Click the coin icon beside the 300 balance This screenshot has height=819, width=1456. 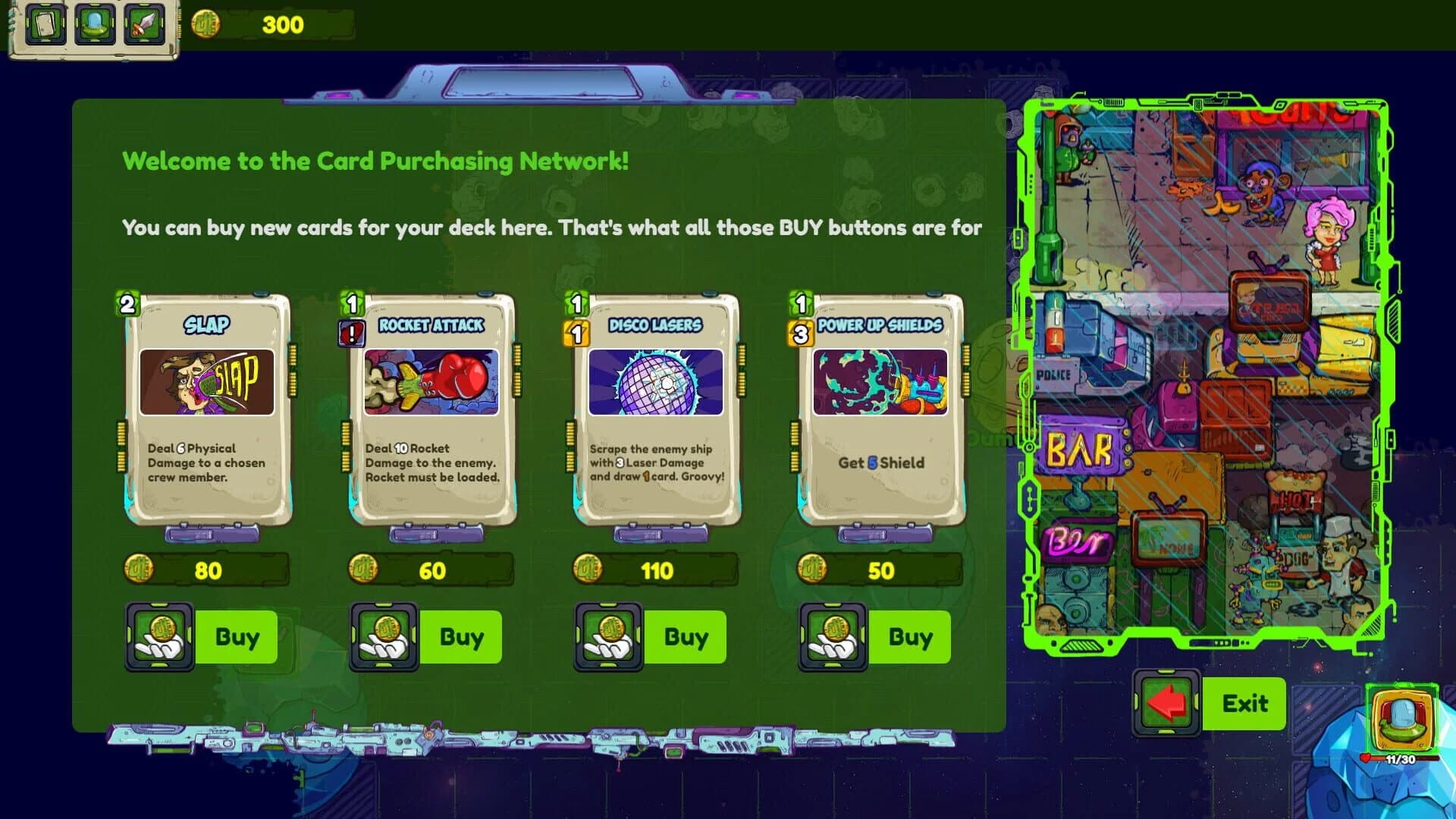pos(206,24)
